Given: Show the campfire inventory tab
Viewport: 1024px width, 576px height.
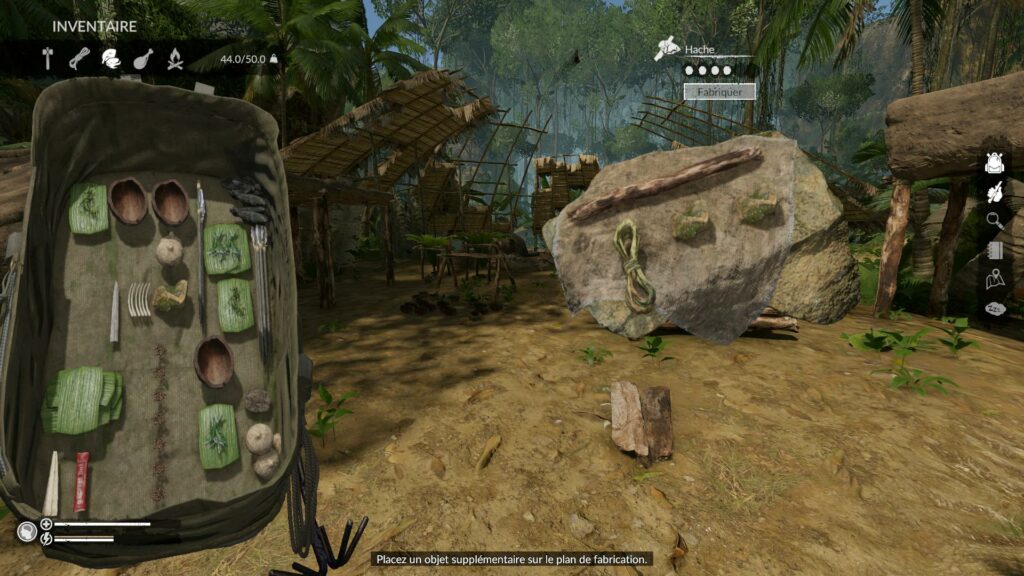Looking at the screenshot, I should 175,58.
